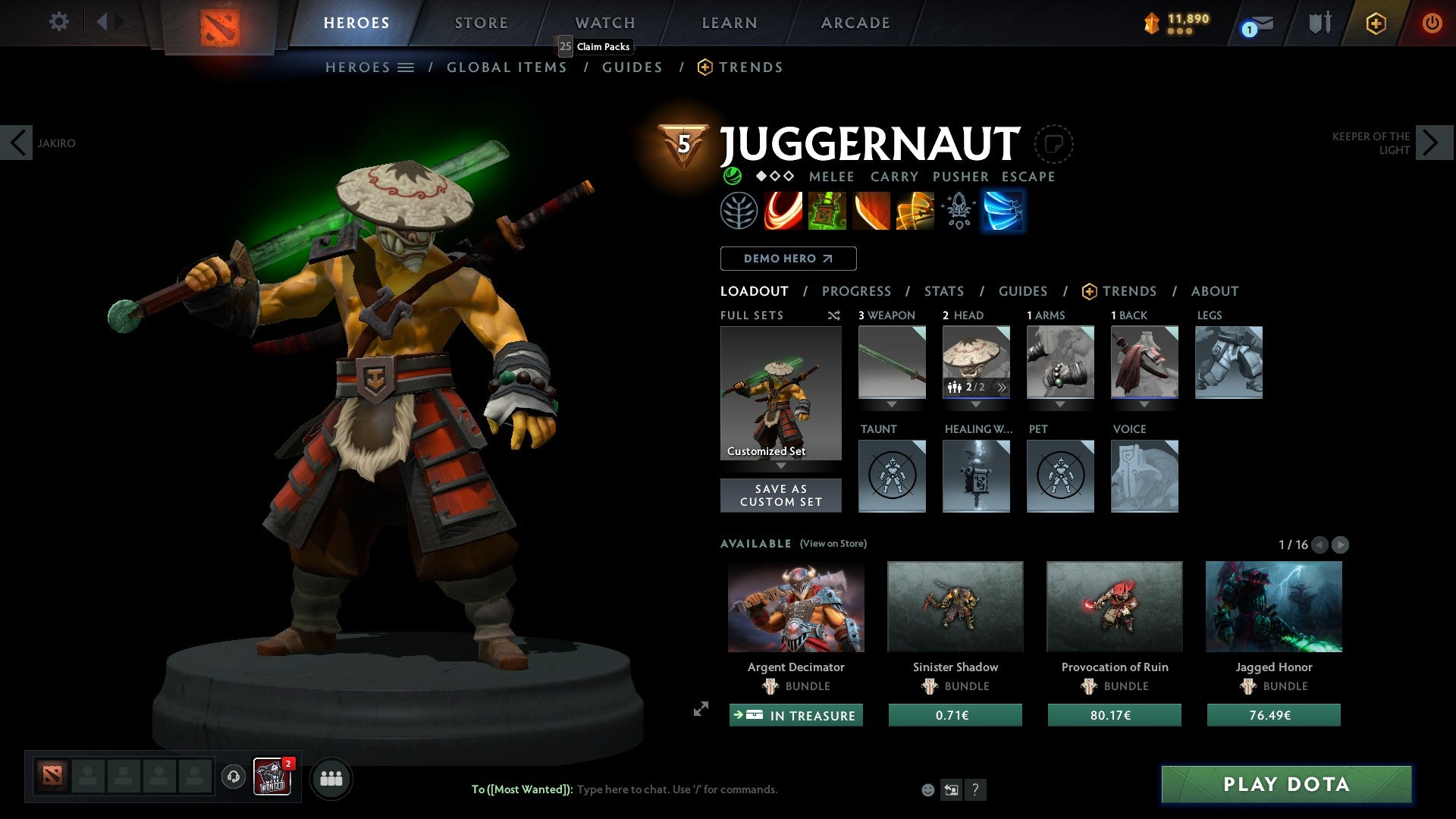
Task: Select the Blade Fury ability icon
Action: (782, 211)
